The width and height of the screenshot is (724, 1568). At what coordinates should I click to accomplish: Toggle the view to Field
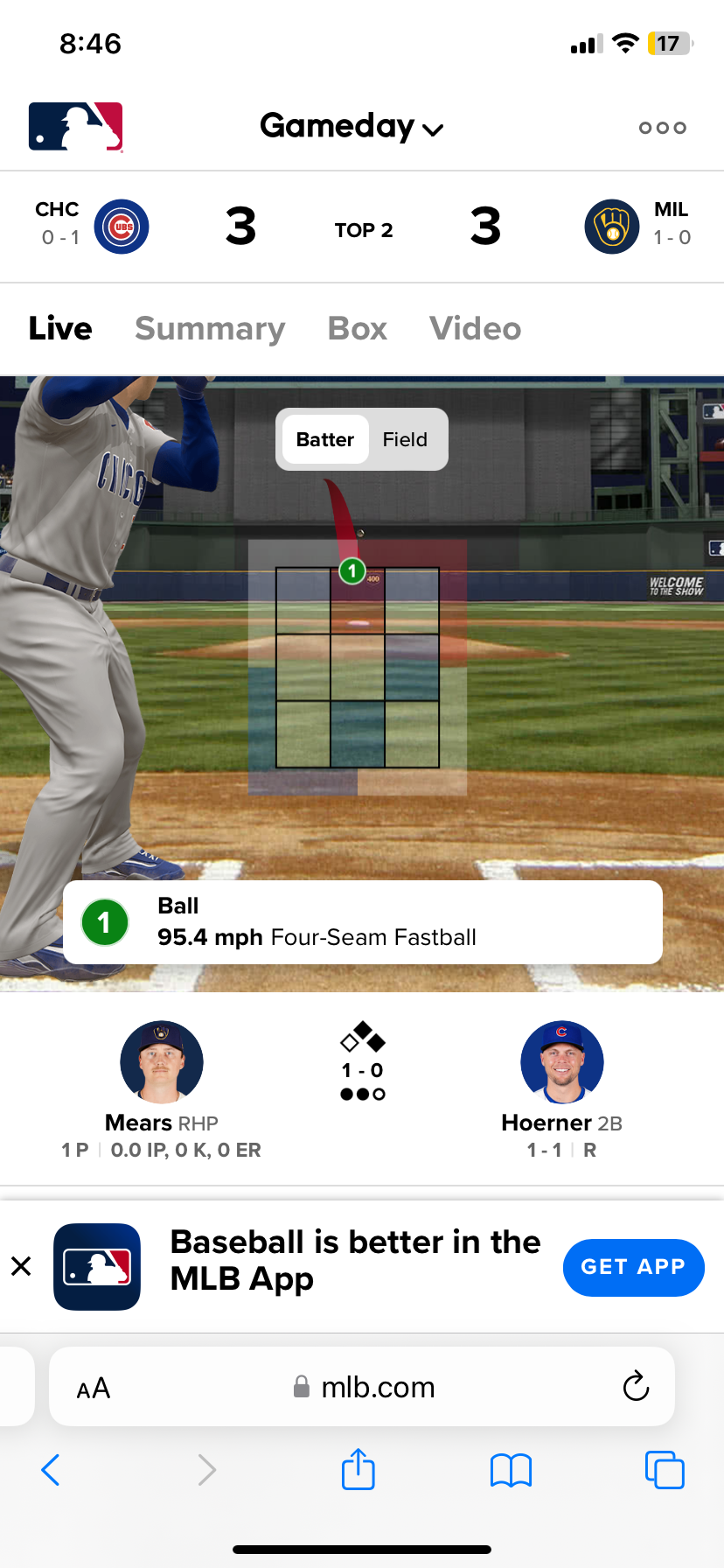tap(405, 439)
